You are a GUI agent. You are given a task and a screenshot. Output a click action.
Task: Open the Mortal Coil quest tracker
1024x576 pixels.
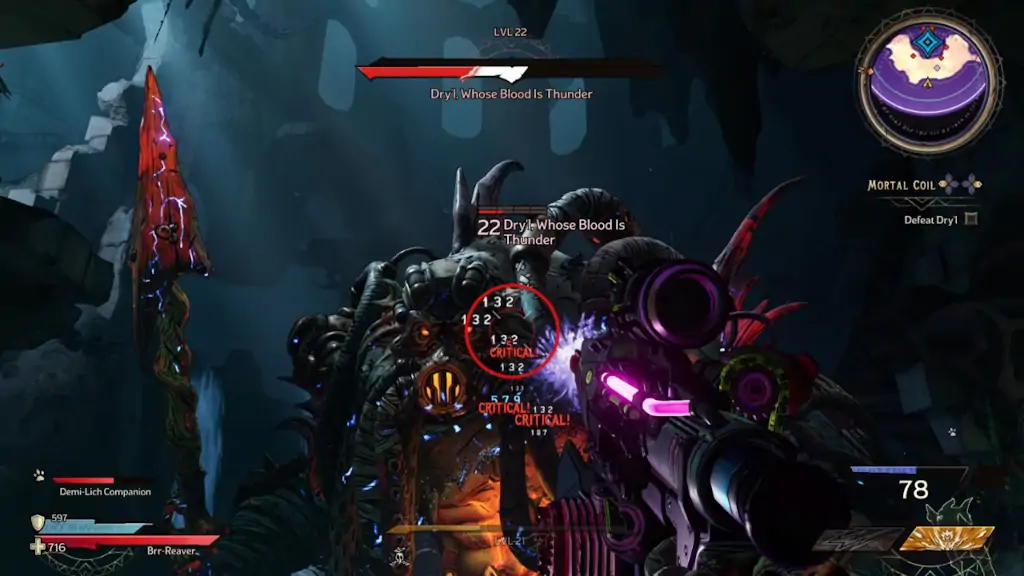pos(902,185)
